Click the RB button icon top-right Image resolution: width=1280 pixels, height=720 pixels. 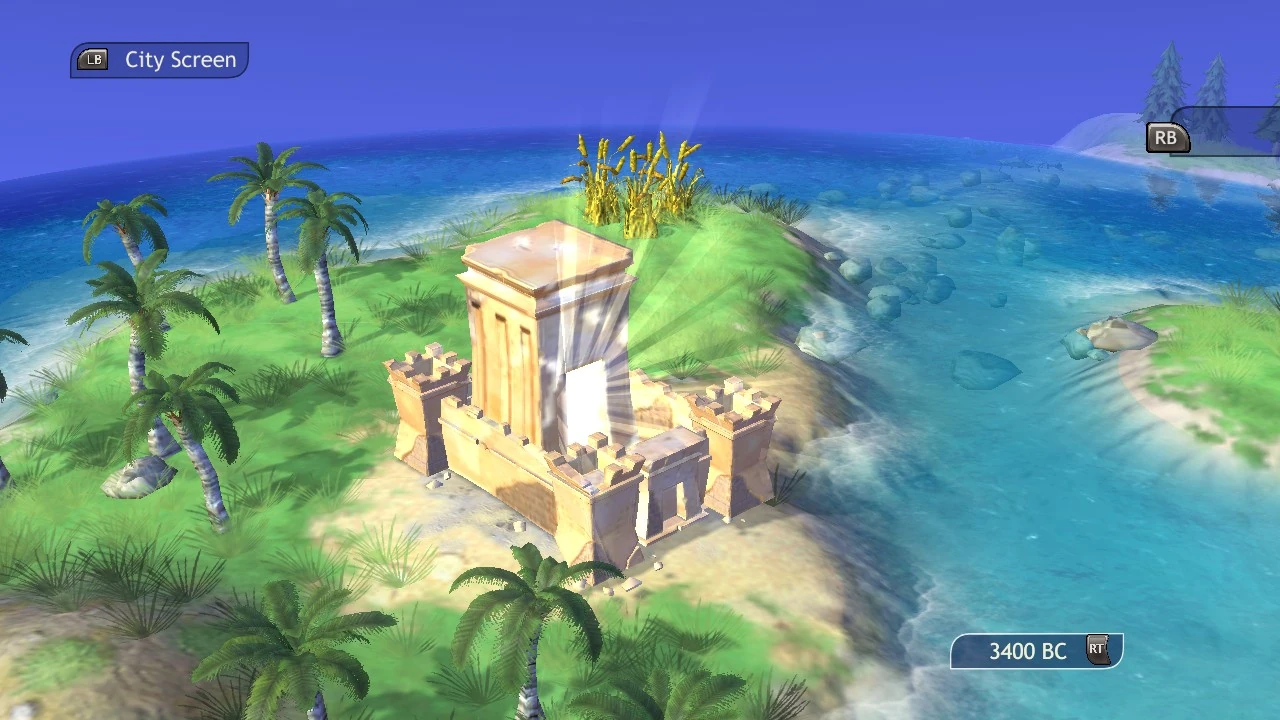pos(1166,137)
